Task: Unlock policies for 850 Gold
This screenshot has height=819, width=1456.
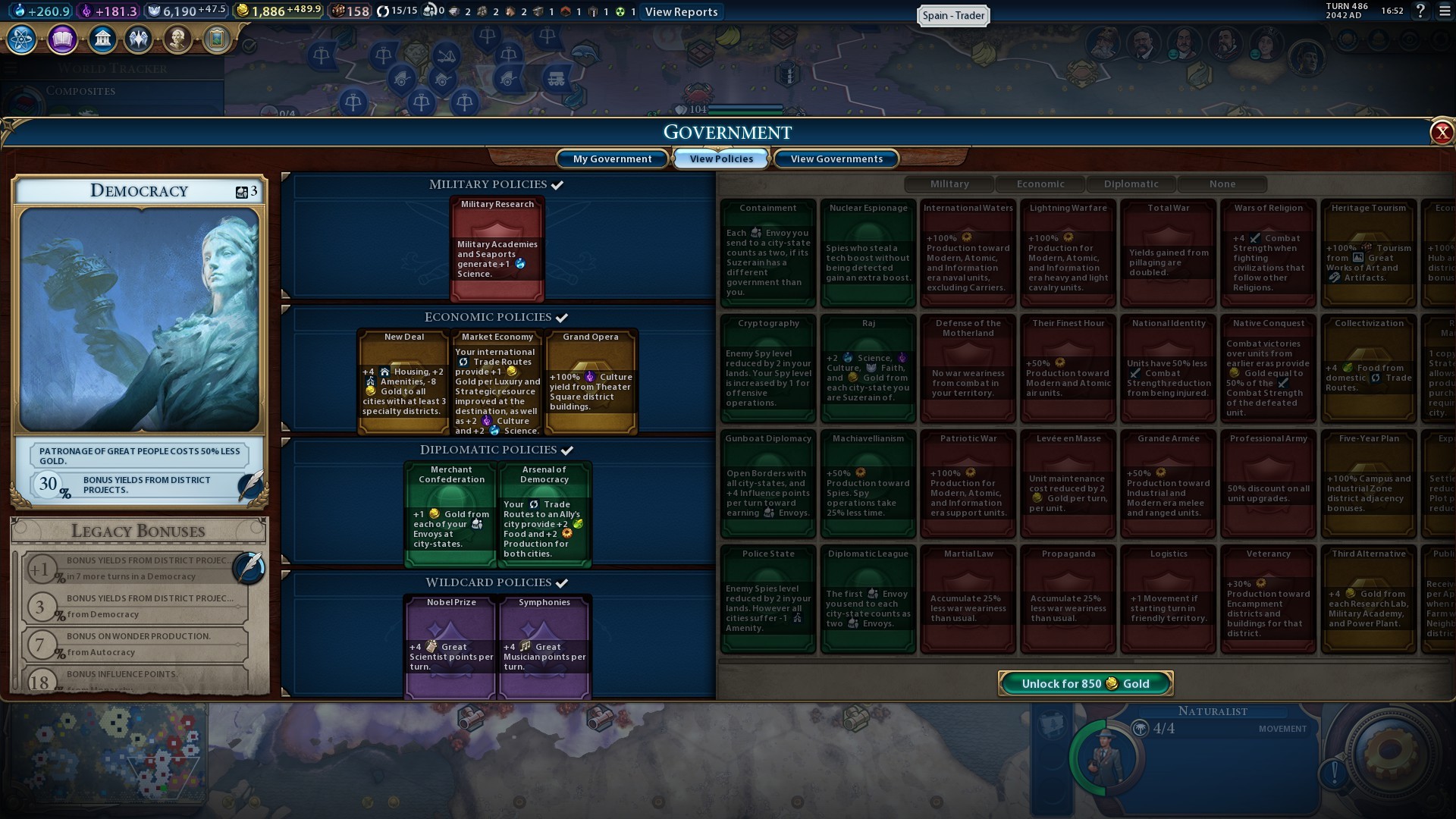Action: [x=1085, y=683]
